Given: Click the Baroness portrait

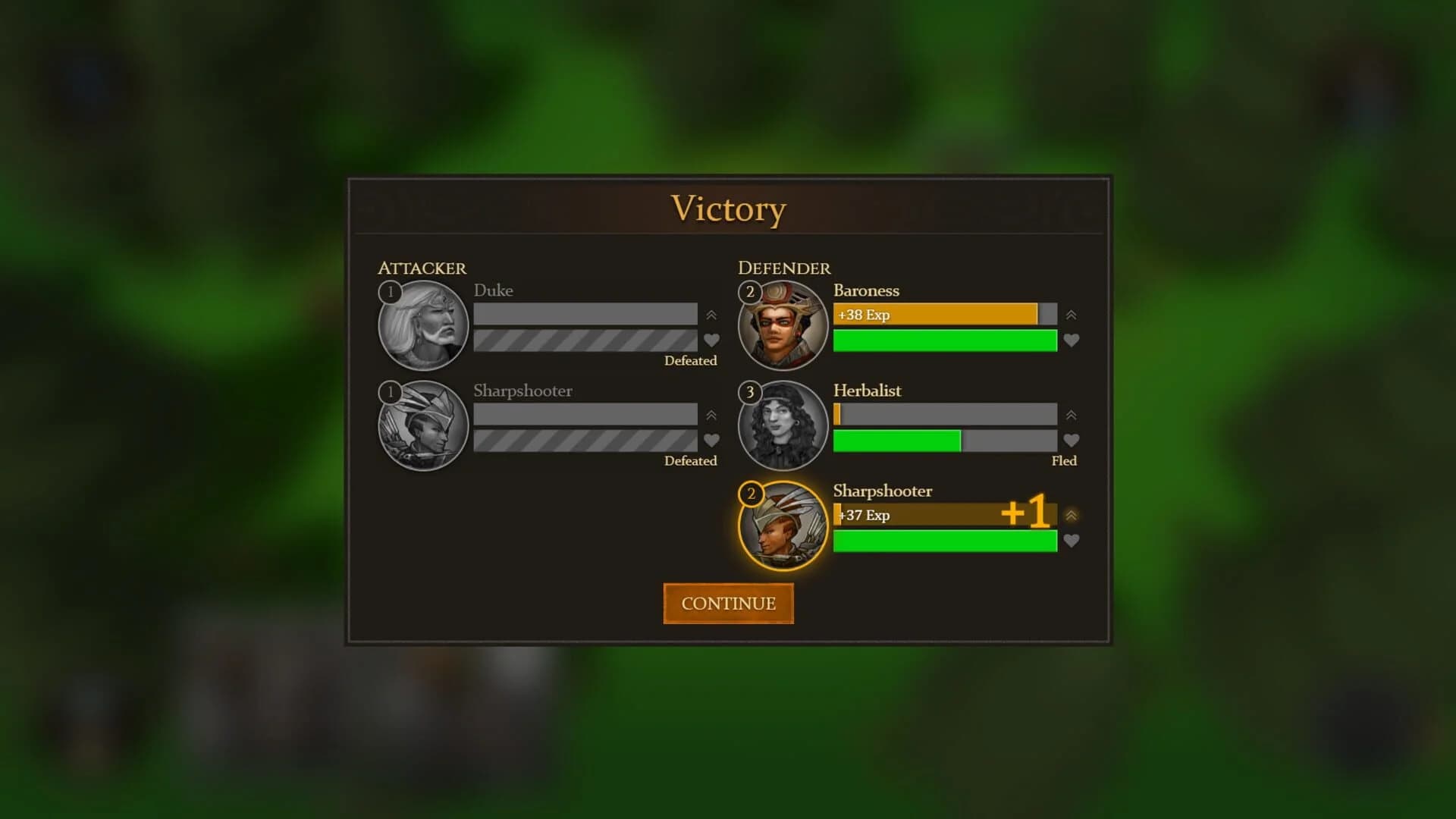Looking at the screenshot, I should coord(783,326).
